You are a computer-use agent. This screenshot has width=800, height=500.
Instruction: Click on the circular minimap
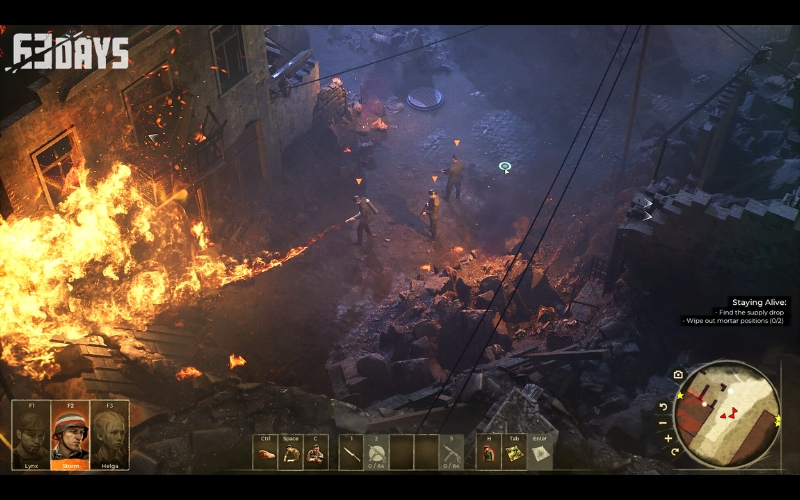726,414
